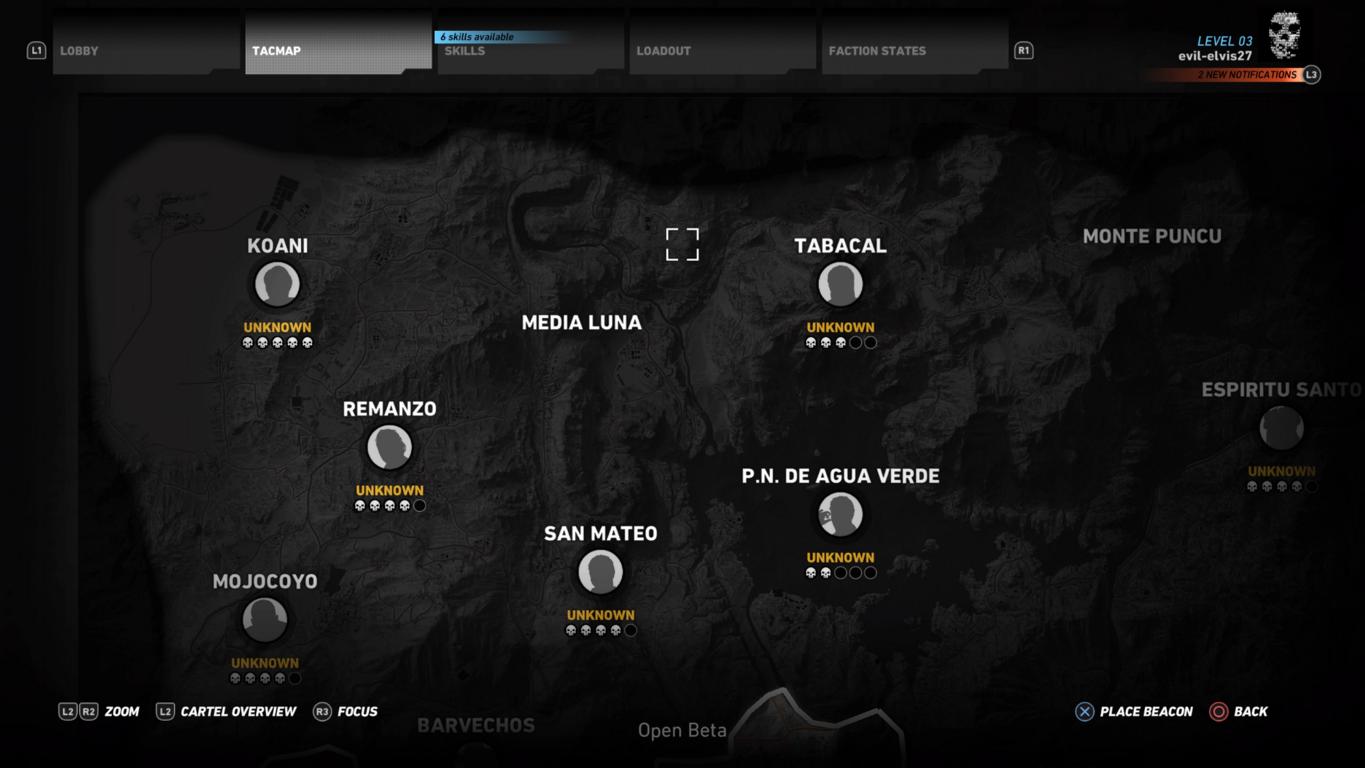Select the Koani boss portrait
Image resolution: width=1365 pixels, height=768 pixels.
(277, 285)
